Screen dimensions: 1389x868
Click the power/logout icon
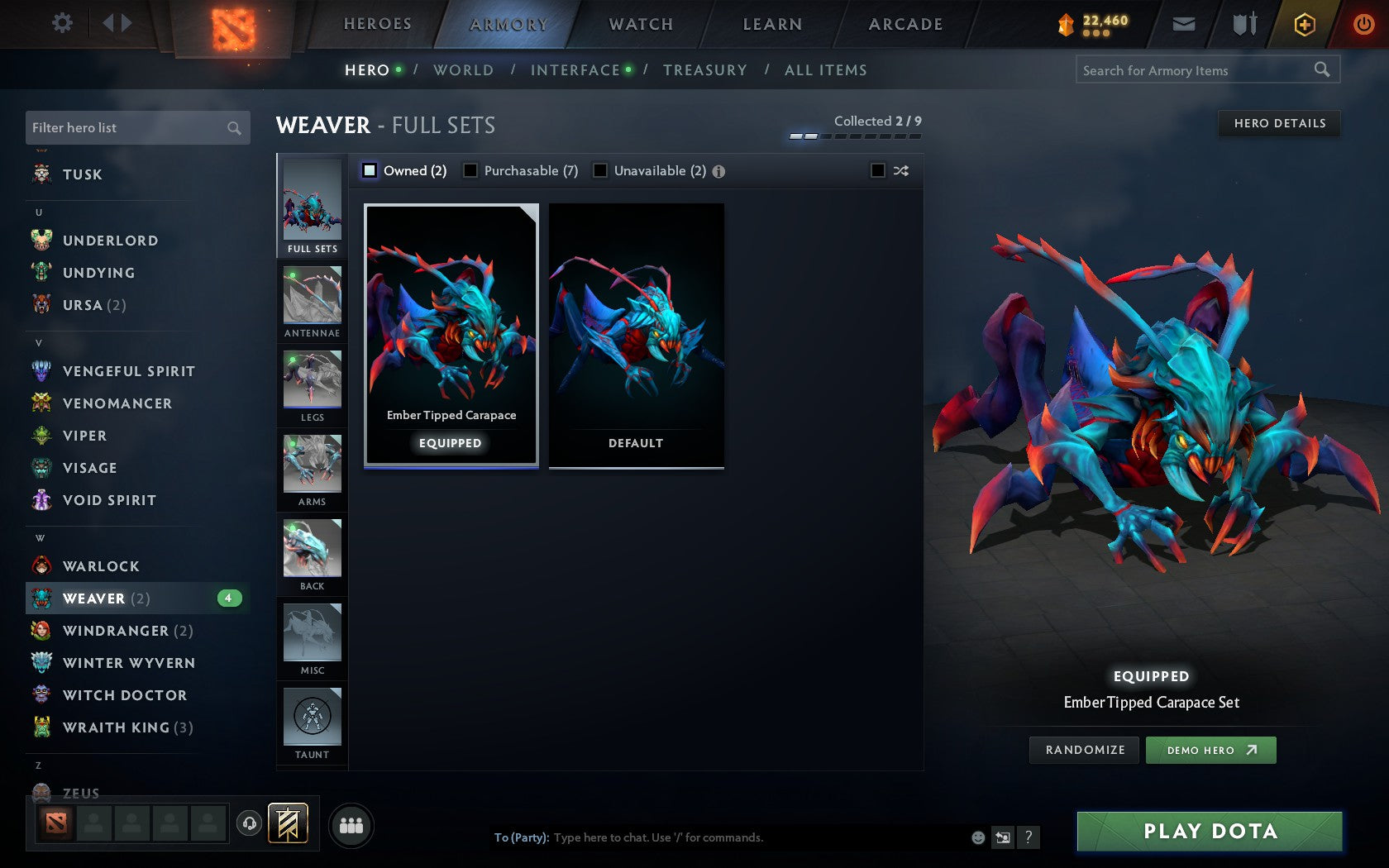[x=1363, y=24]
